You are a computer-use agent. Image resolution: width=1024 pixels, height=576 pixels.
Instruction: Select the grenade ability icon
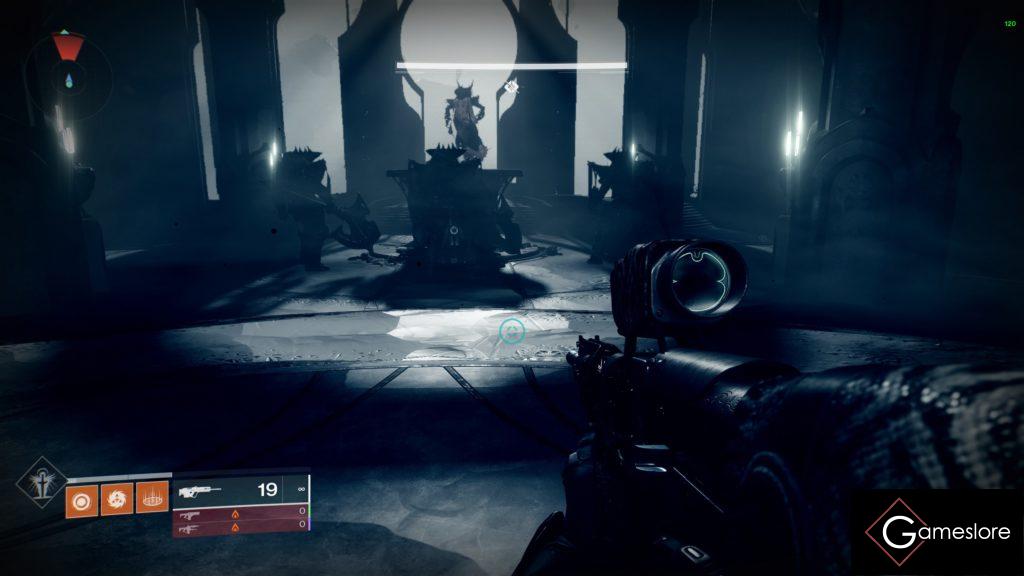(81, 497)
